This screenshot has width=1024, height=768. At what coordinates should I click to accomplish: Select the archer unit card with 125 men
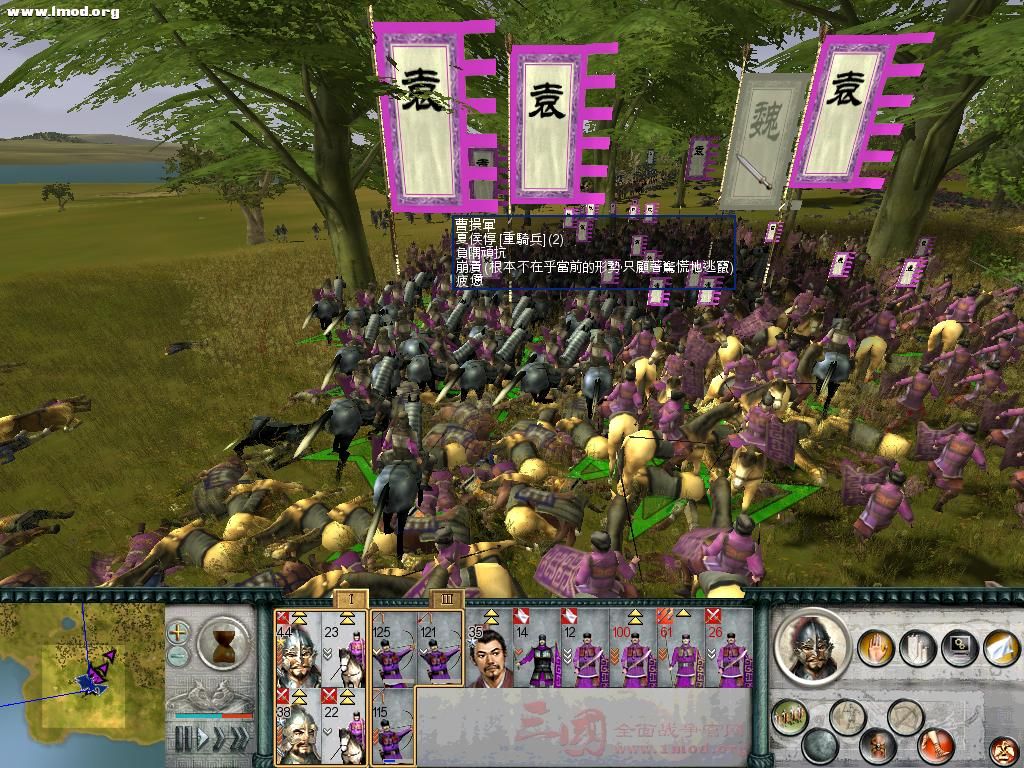(394, 647)
